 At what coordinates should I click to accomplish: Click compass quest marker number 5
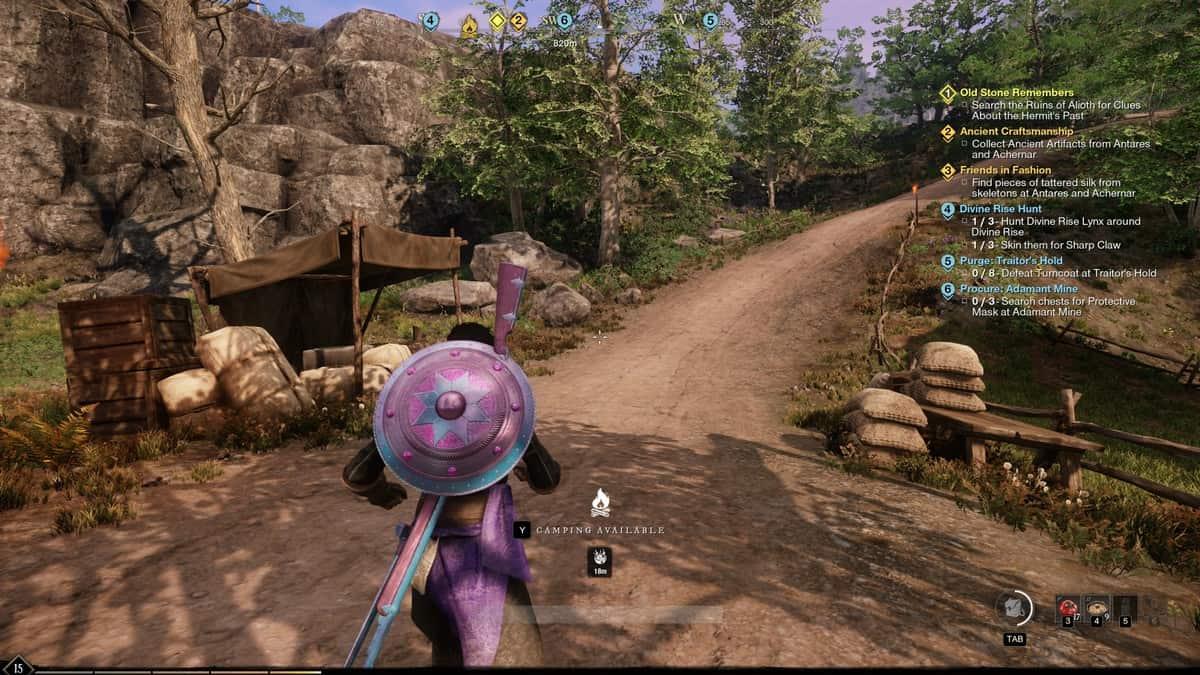click(x=710, y=21)
